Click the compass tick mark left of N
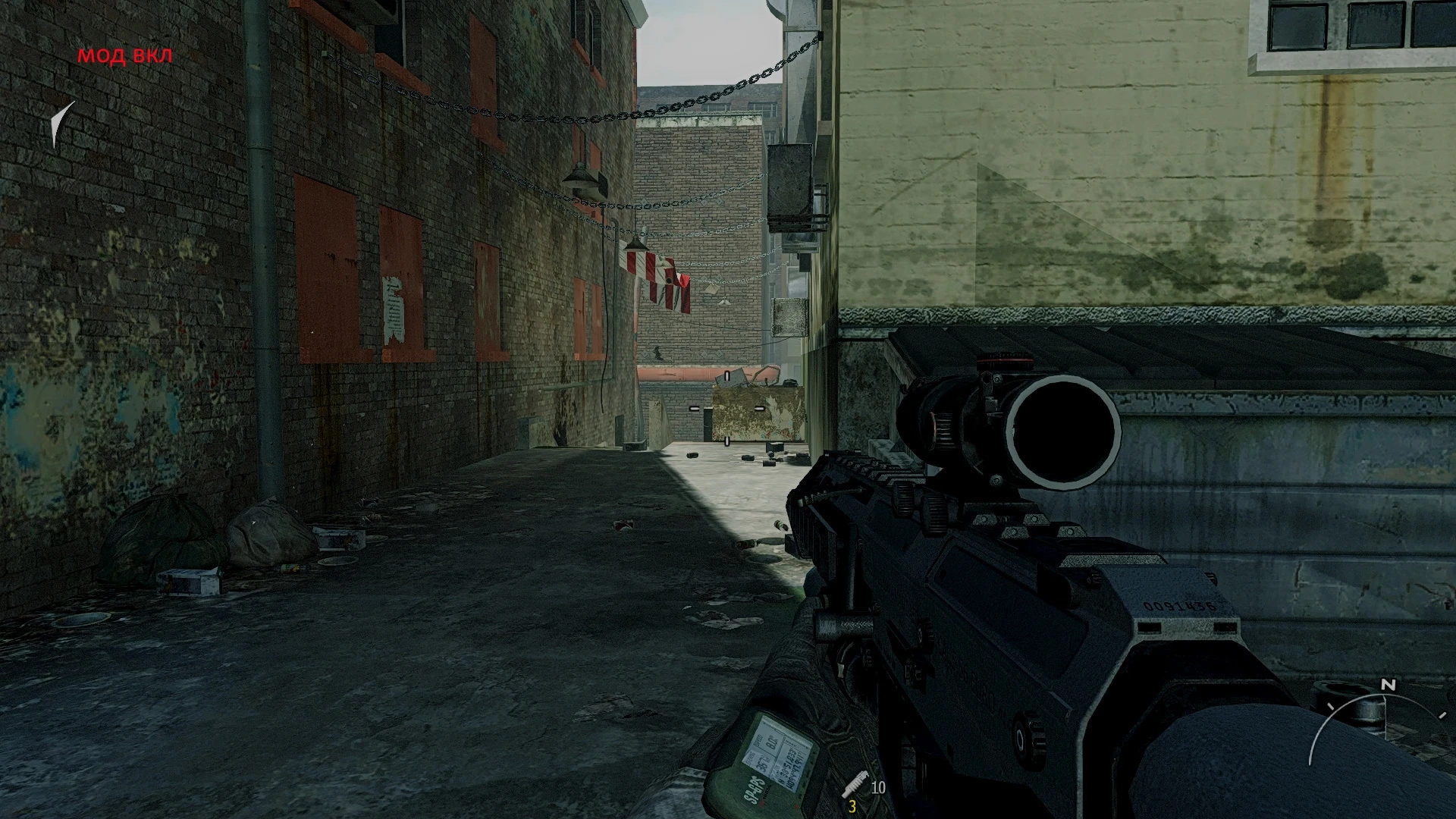 [1332, 707]
